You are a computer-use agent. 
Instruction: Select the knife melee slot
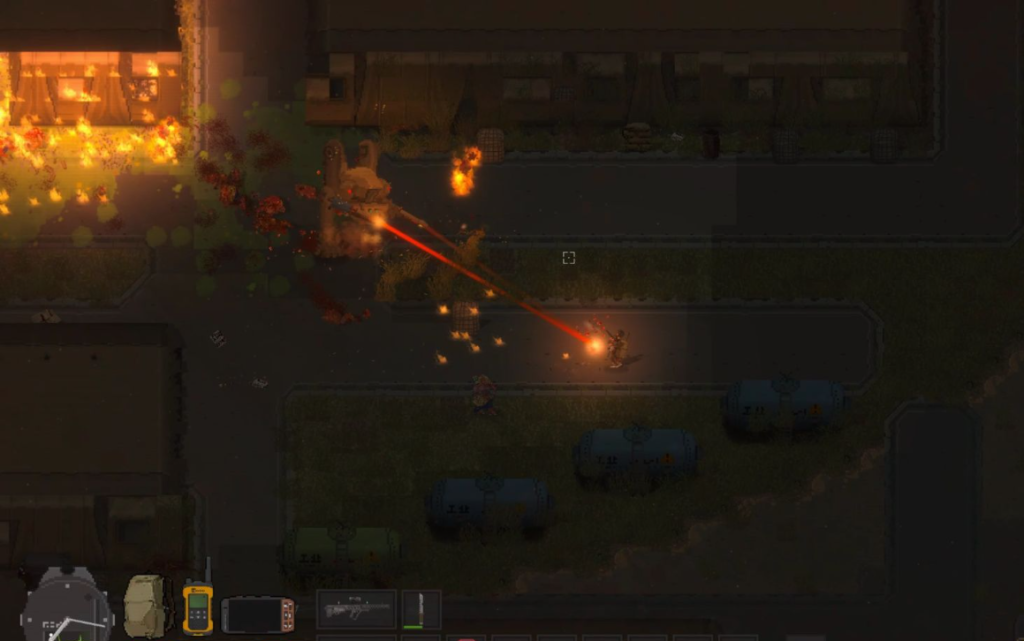pyautogui.click(x=421, y=609)
